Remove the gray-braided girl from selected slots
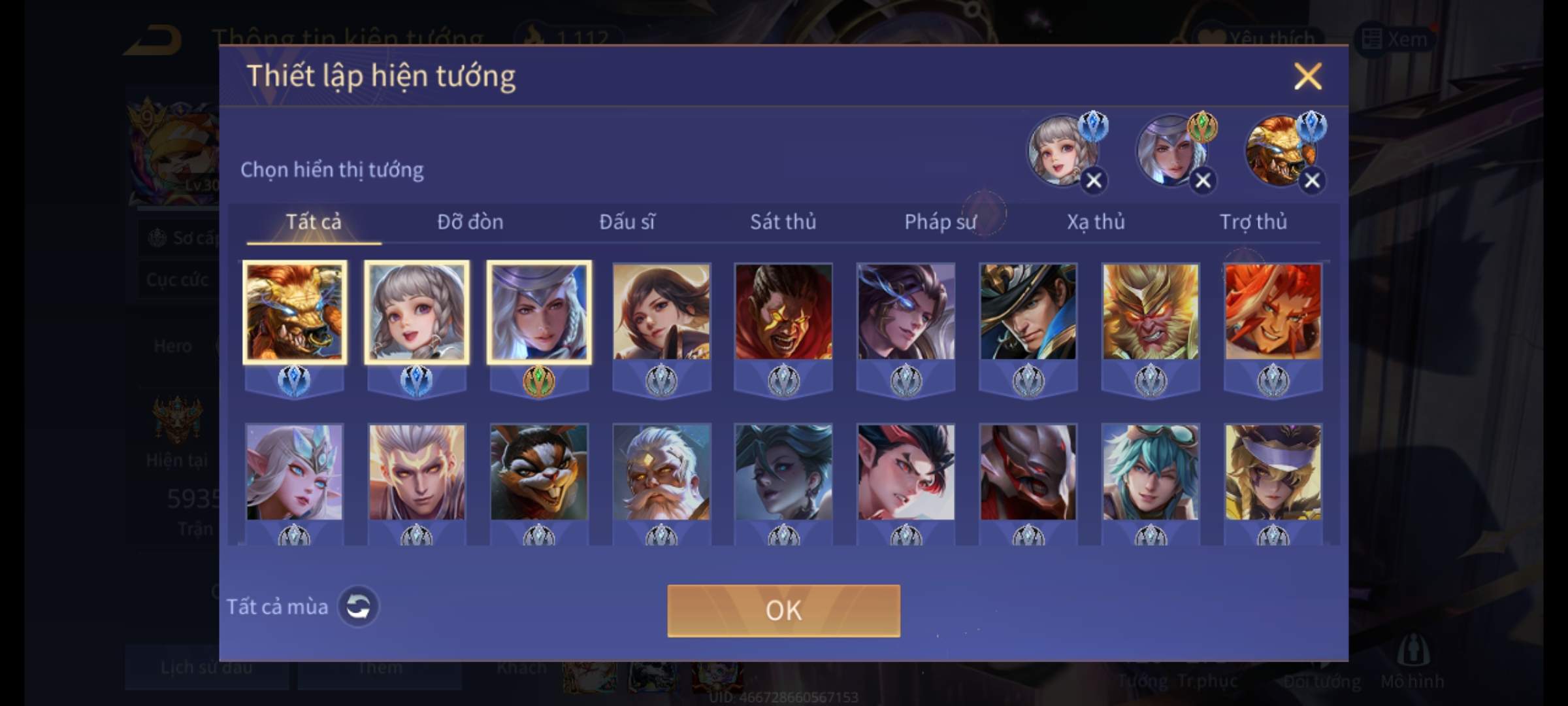 coord(1094,180)
